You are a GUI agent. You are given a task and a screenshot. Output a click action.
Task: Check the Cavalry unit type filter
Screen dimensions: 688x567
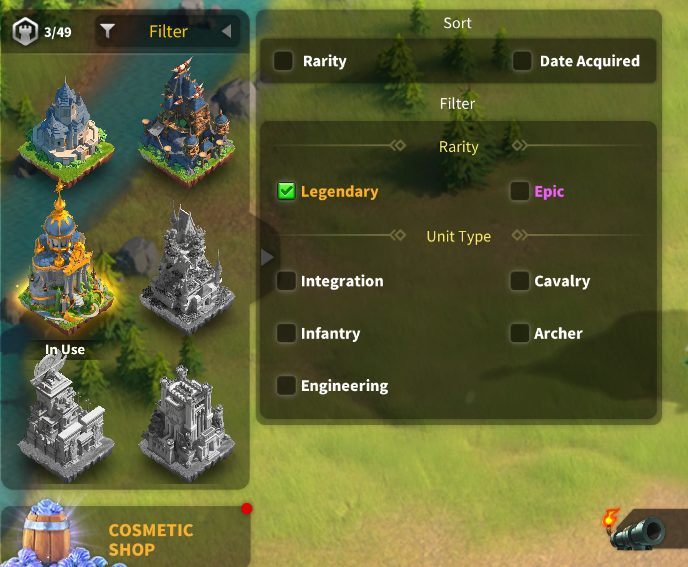click(519, 281)
